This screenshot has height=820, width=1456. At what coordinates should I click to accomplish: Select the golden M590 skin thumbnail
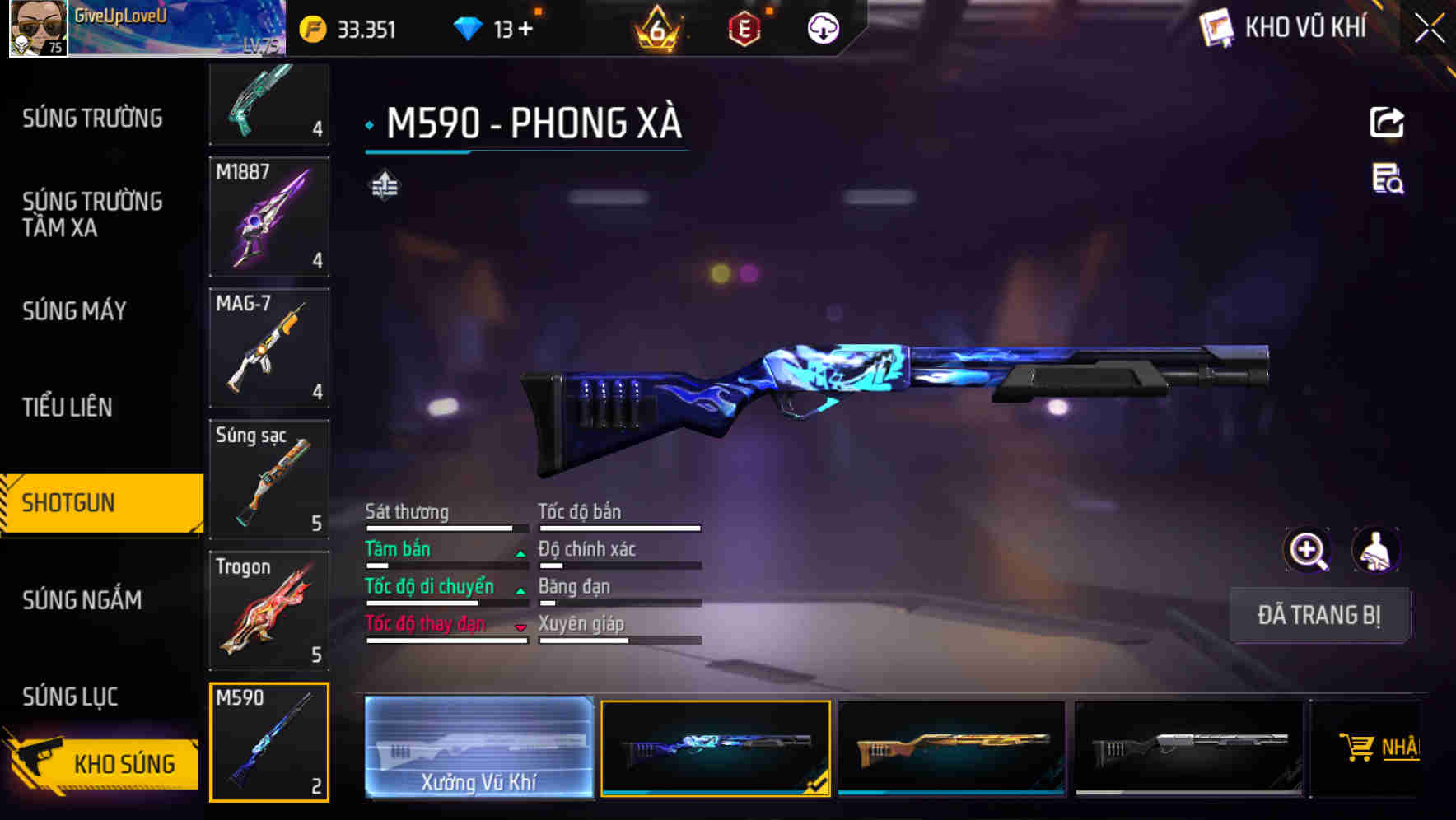coord(951,748)
